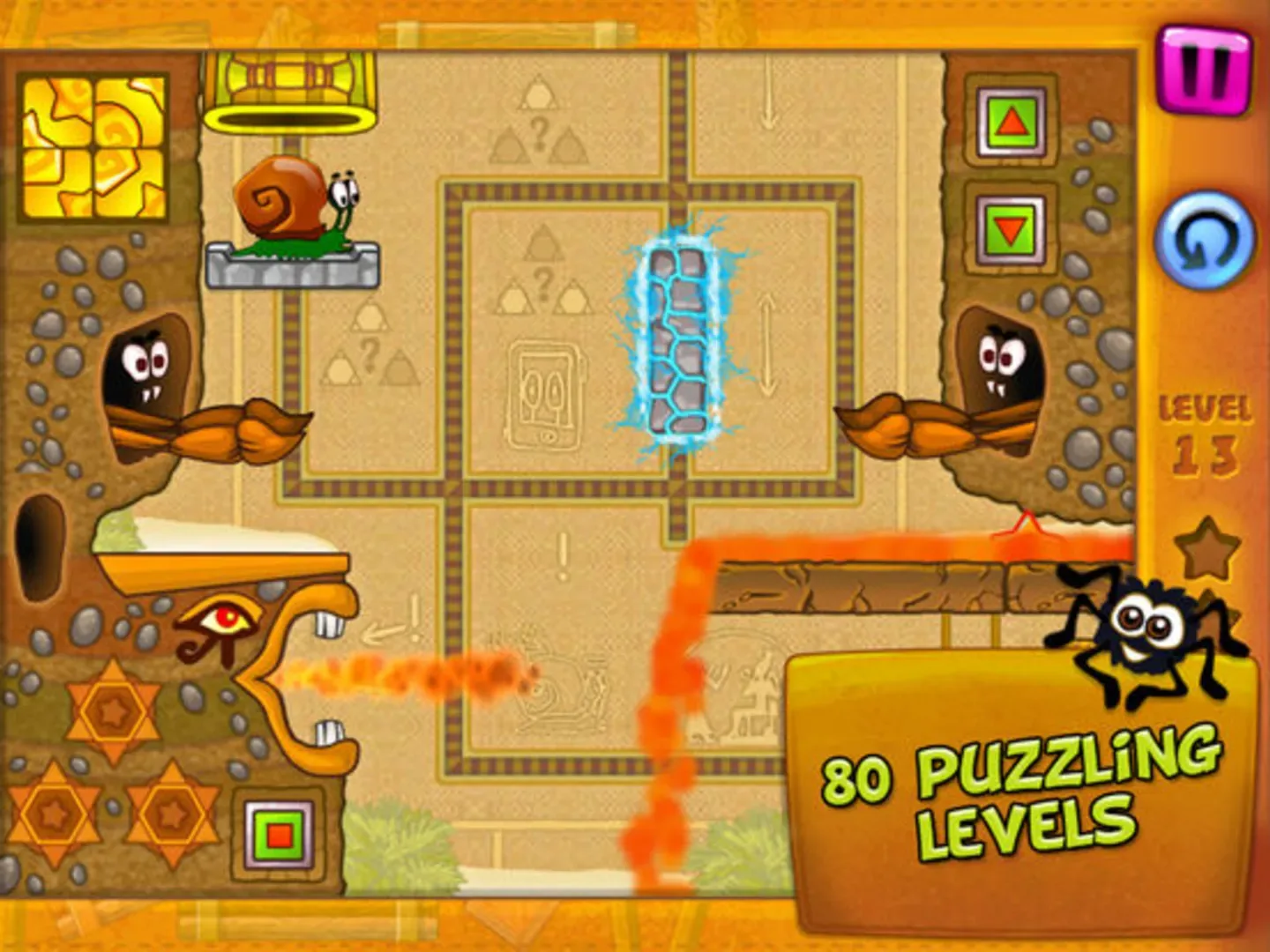Click the left wooden lever arm

pos(220,432)
